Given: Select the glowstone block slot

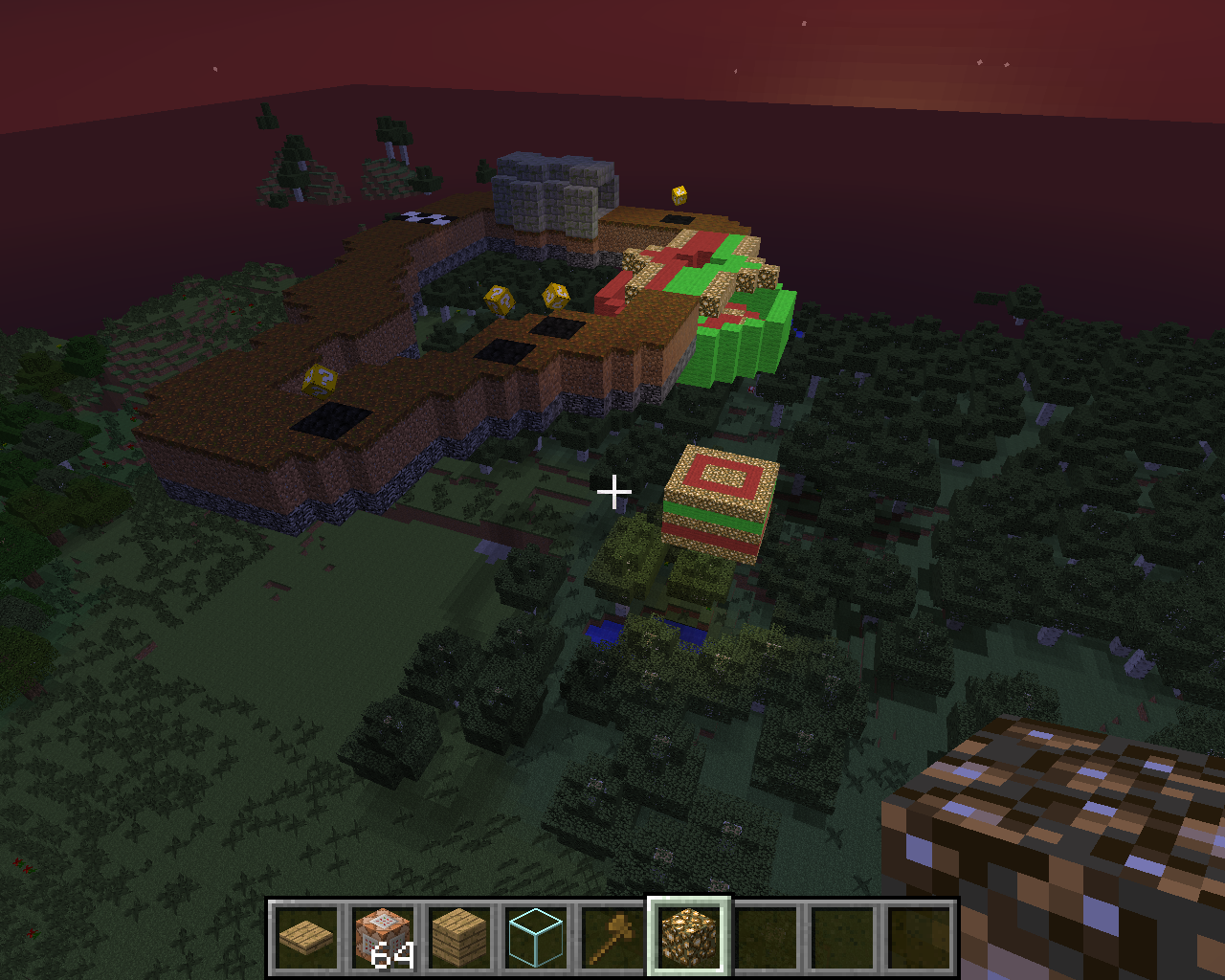Looking at the screenshot, I should tap(689, 937).
